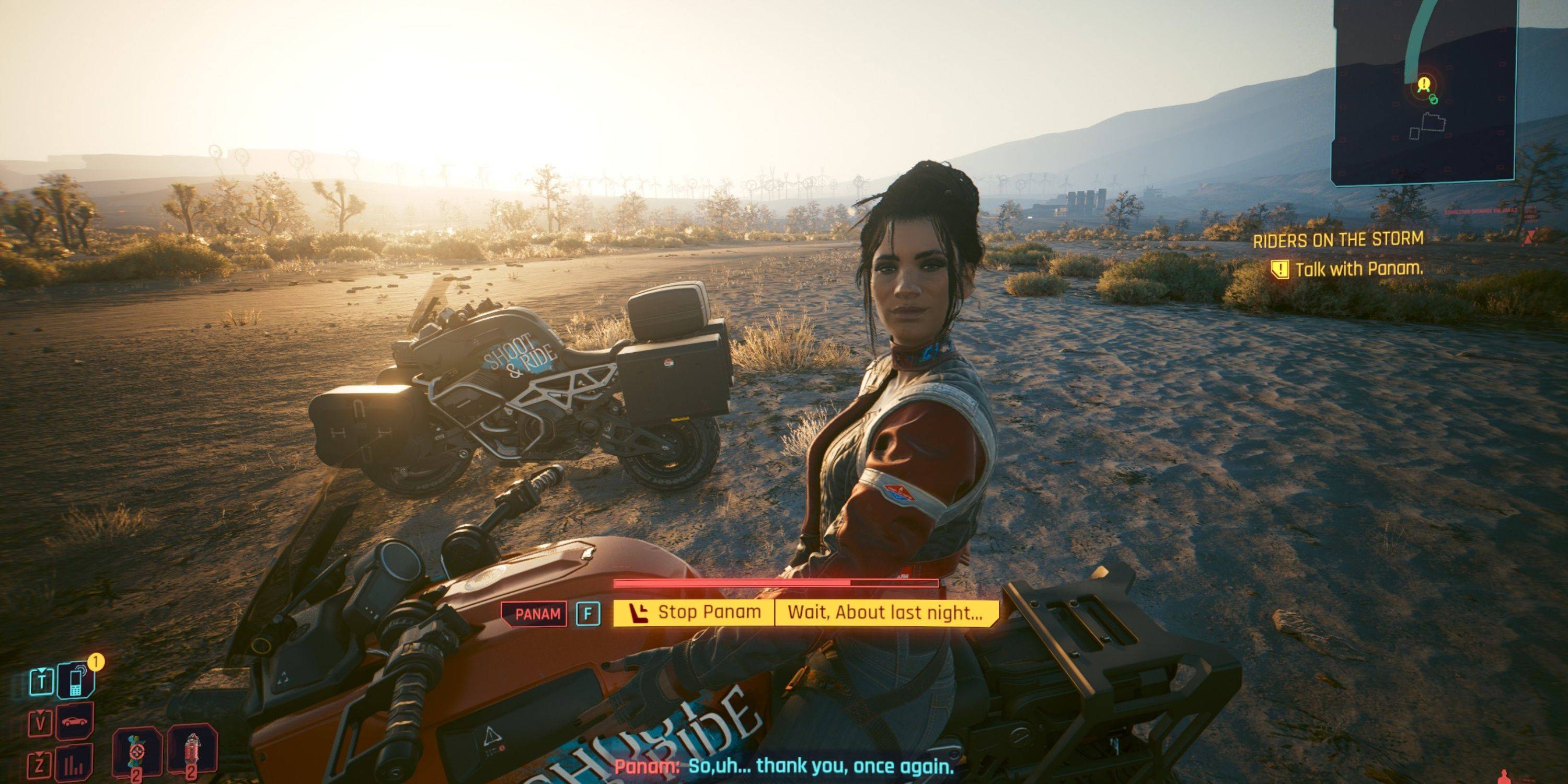The height and width of the screenshot is (784, 1568).
Task: Click the yellow exclamation quest marker on minimap
Action: click(x=1424, y=84)
